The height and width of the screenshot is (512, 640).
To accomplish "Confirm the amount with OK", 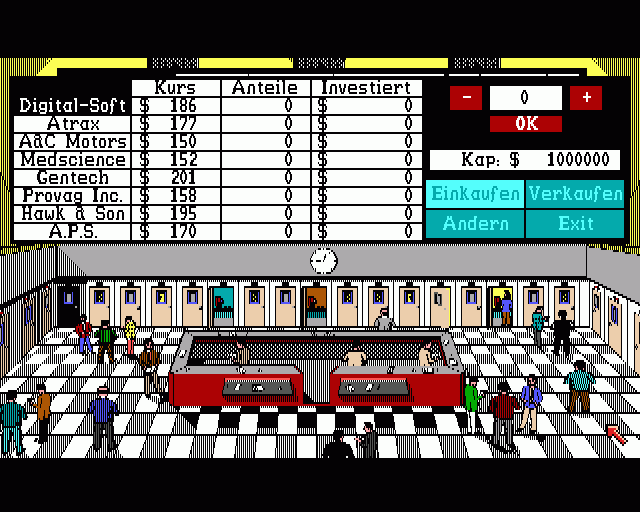I will click(x=526, y=124).
